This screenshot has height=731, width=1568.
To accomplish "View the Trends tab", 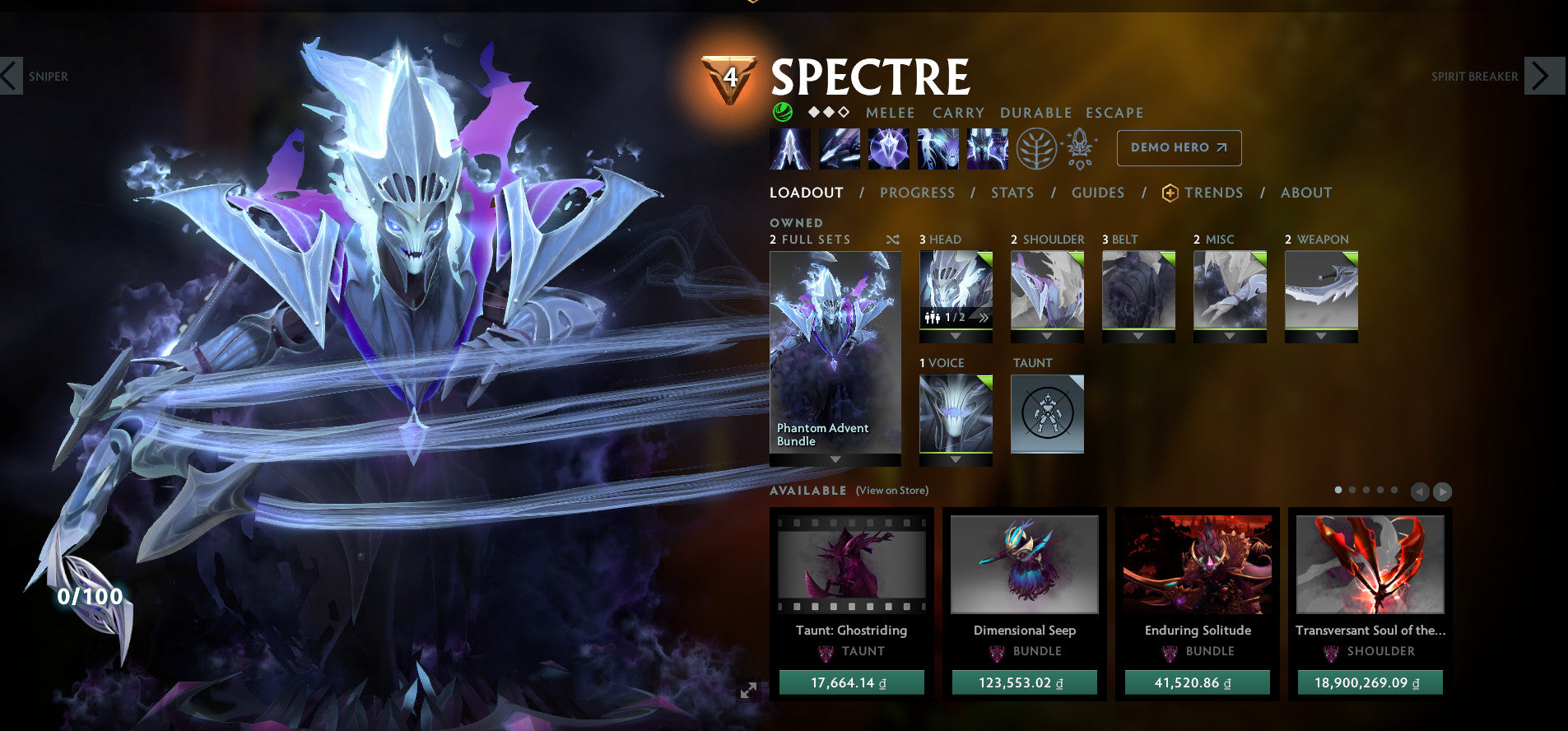I will (x=1212, y=193).
